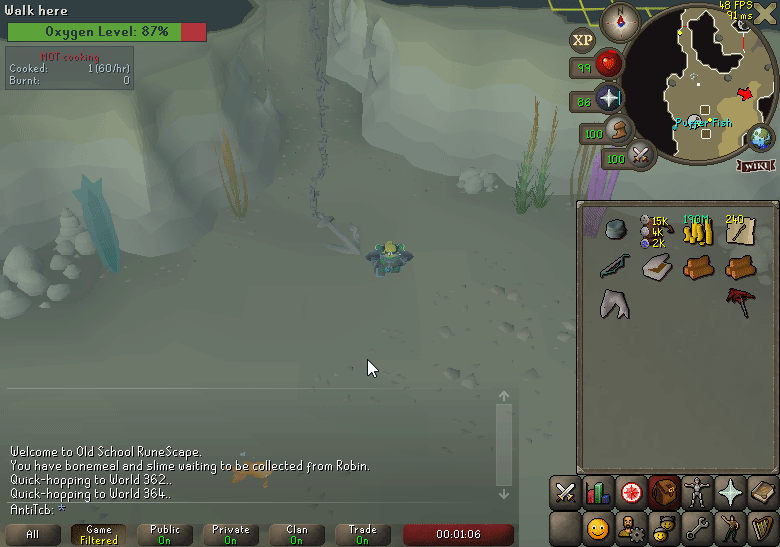
Task: Select the coins stack in inventory
Action: (697, 232)
